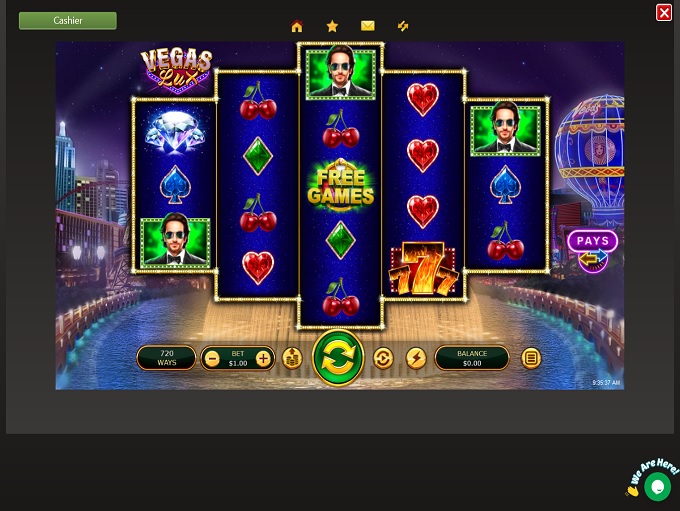
Task: Increase the bet with the plus button
Action: coord(263,358)
